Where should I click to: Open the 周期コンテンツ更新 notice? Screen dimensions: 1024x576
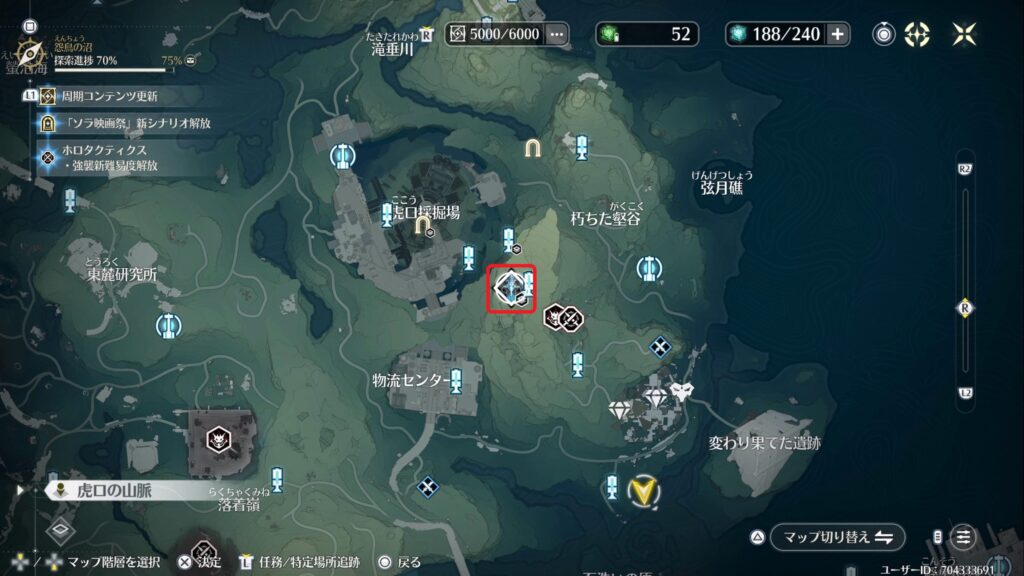click(109, 97)
